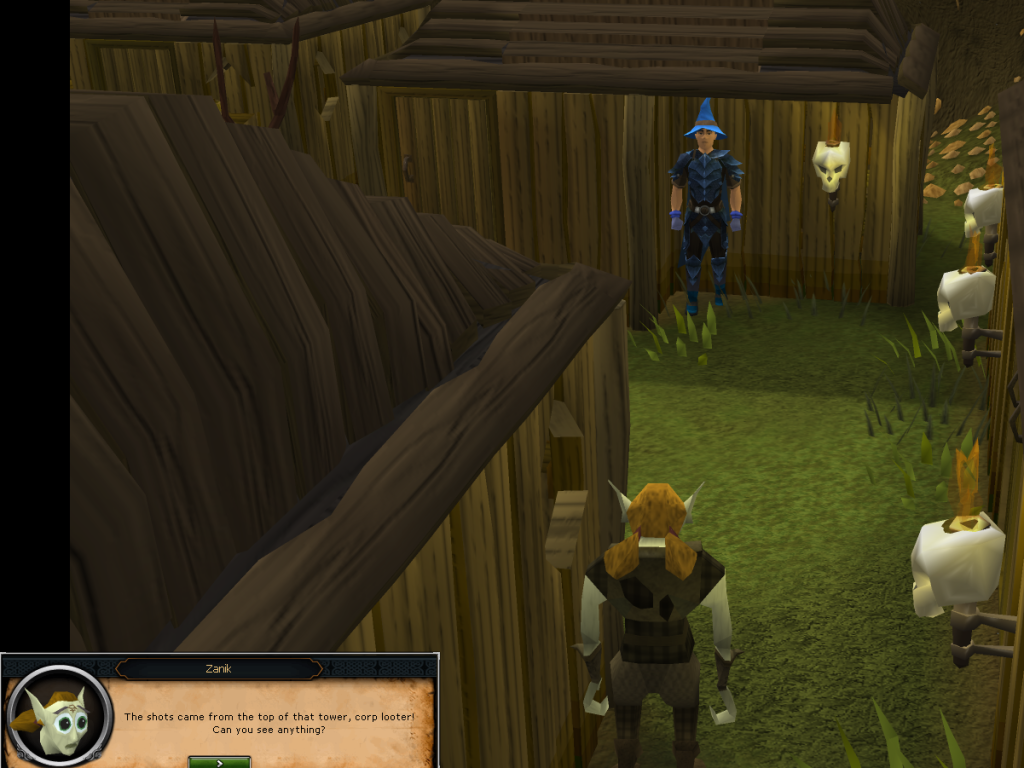The height and width of the screenshot is (768, 1024).
Task: Continue Zanik's dialogue with the green arrow button
Action: click(219, 761)
